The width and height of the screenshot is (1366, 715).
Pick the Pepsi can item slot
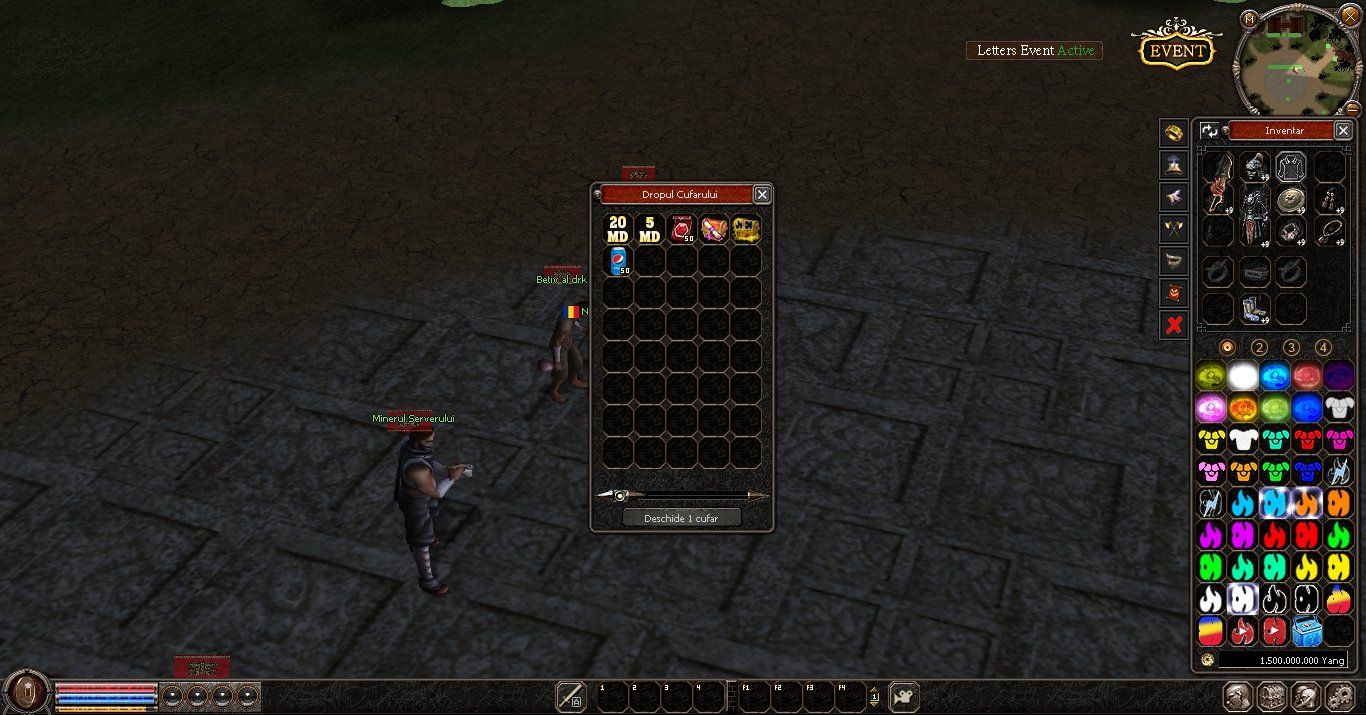click(618, 261)
